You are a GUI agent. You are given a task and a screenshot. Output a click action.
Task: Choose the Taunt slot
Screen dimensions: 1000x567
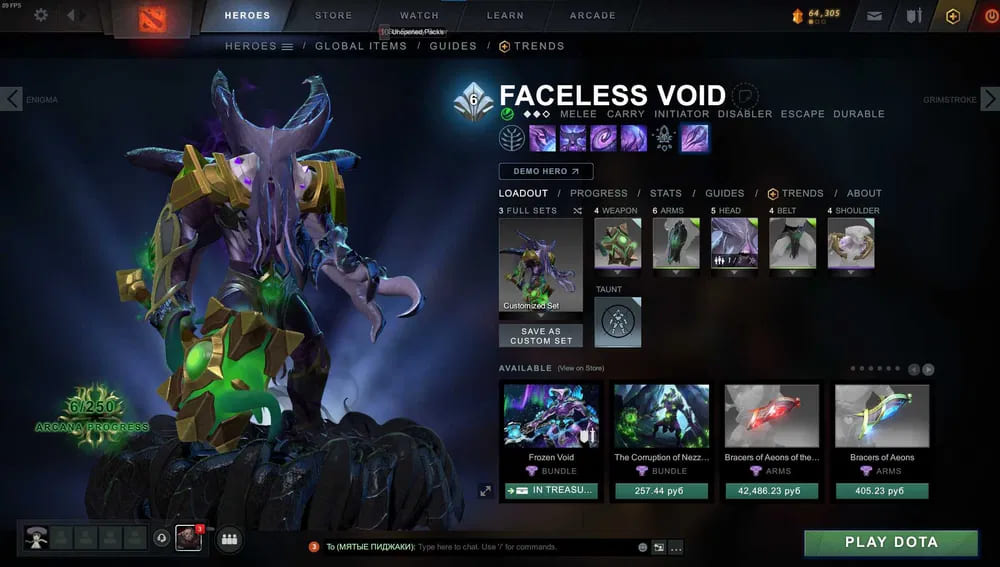(618, 321)
